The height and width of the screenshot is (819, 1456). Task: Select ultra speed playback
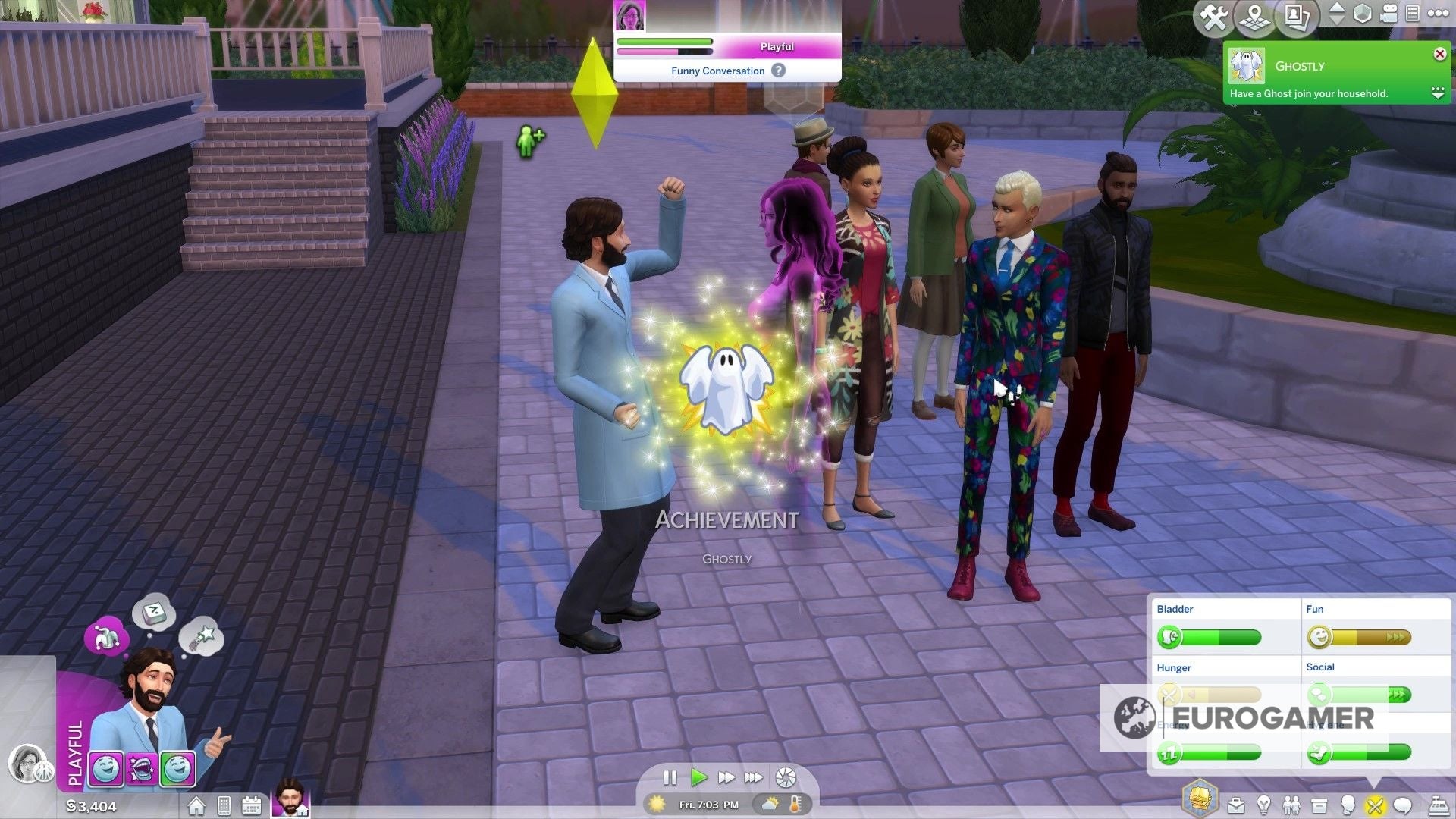point(755,777)
